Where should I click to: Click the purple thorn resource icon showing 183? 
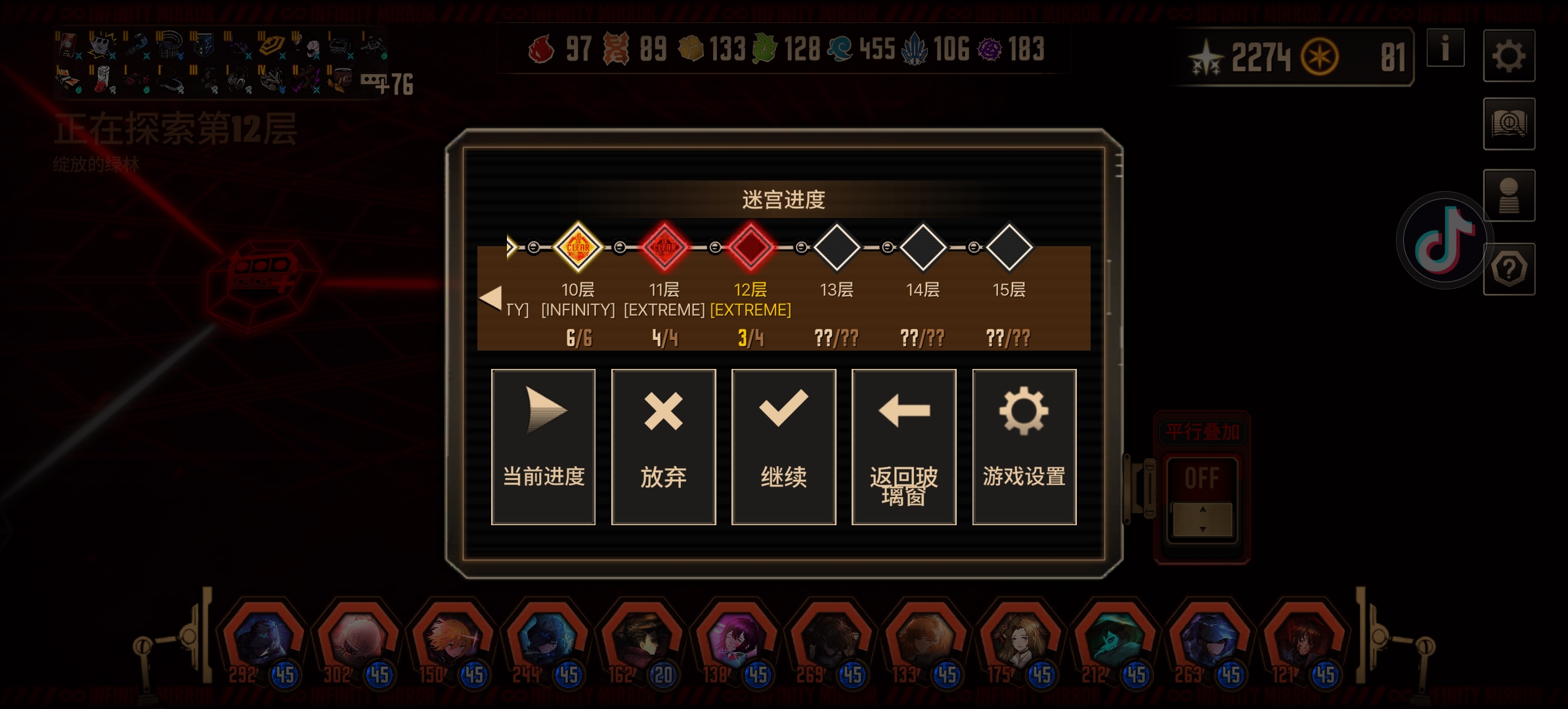(x=988, y=48)
